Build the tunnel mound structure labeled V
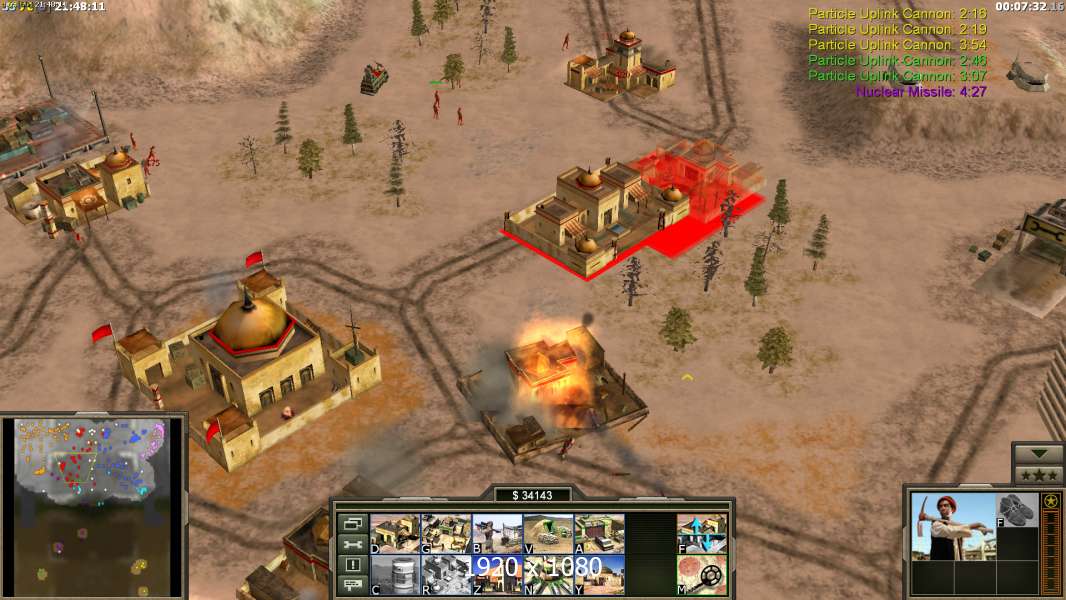The image size is (1066, 600). coord(548,533)
